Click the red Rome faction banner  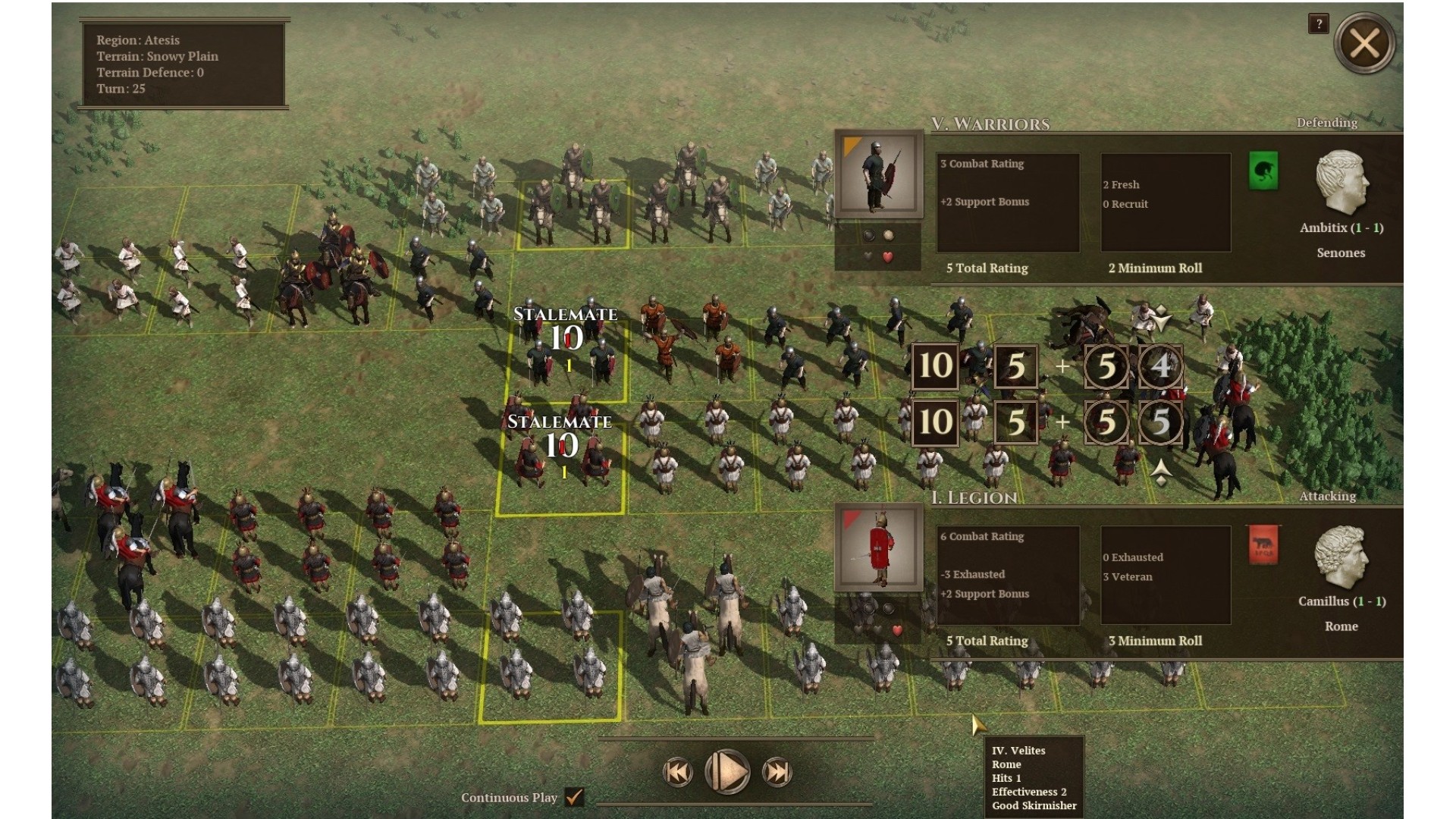click(x=1263, y=545)
